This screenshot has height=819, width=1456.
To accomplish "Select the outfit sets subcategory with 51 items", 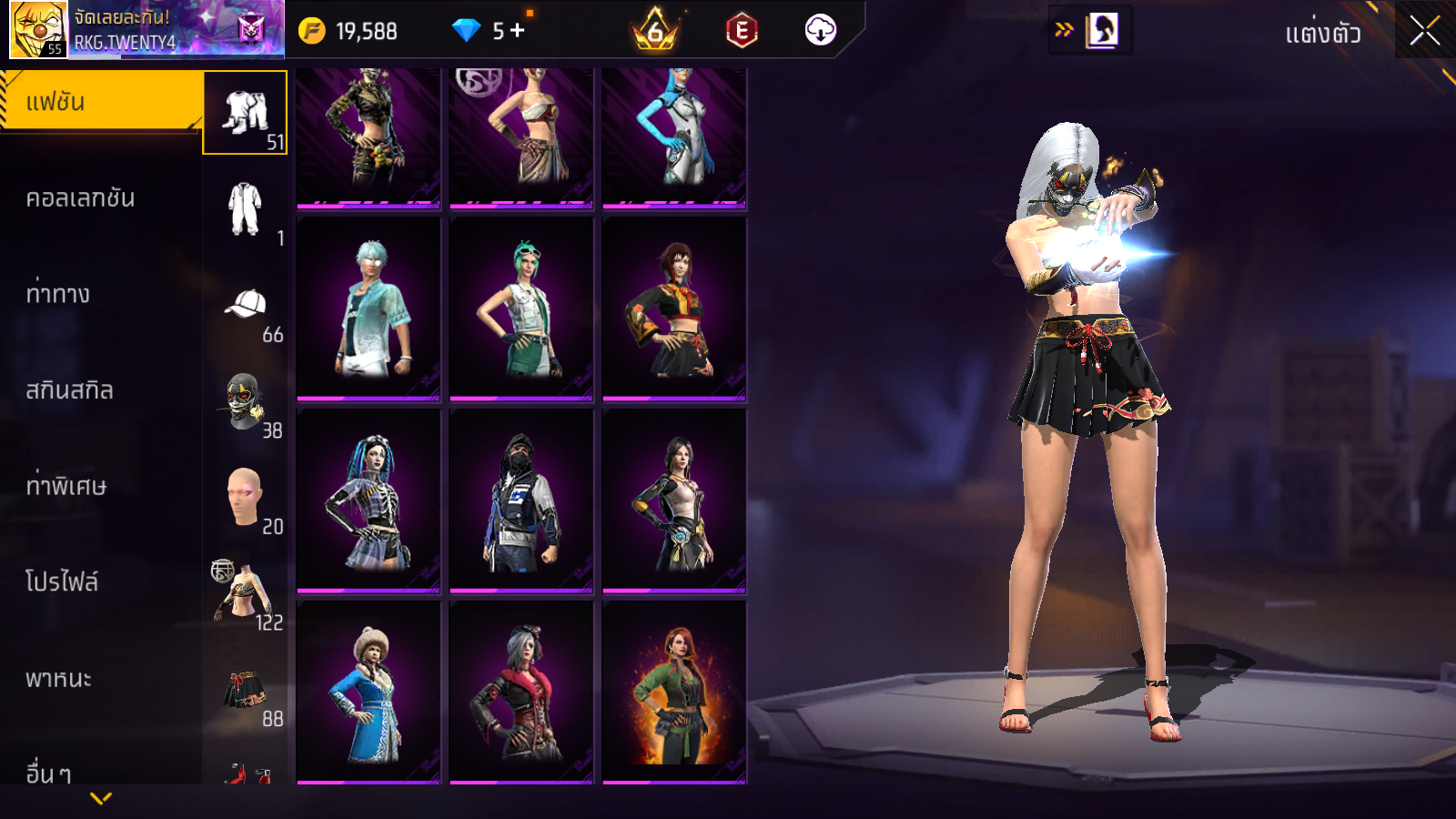I will pos(245,113).
